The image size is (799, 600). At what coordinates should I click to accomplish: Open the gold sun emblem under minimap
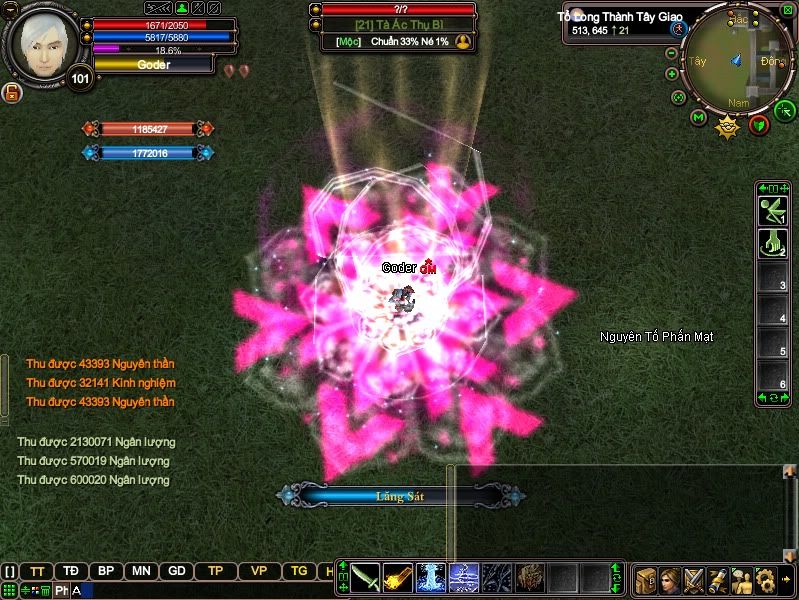point(728,125)
